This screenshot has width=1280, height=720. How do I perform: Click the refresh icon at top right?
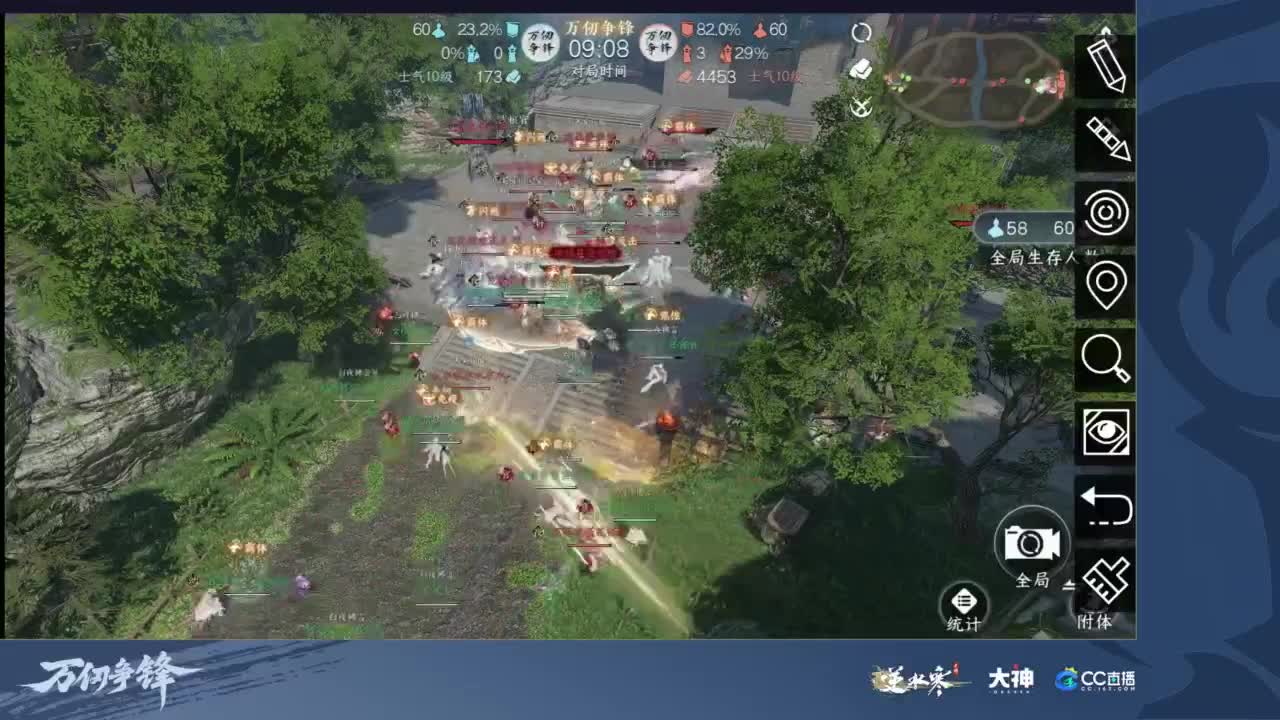tap(860, 32)
